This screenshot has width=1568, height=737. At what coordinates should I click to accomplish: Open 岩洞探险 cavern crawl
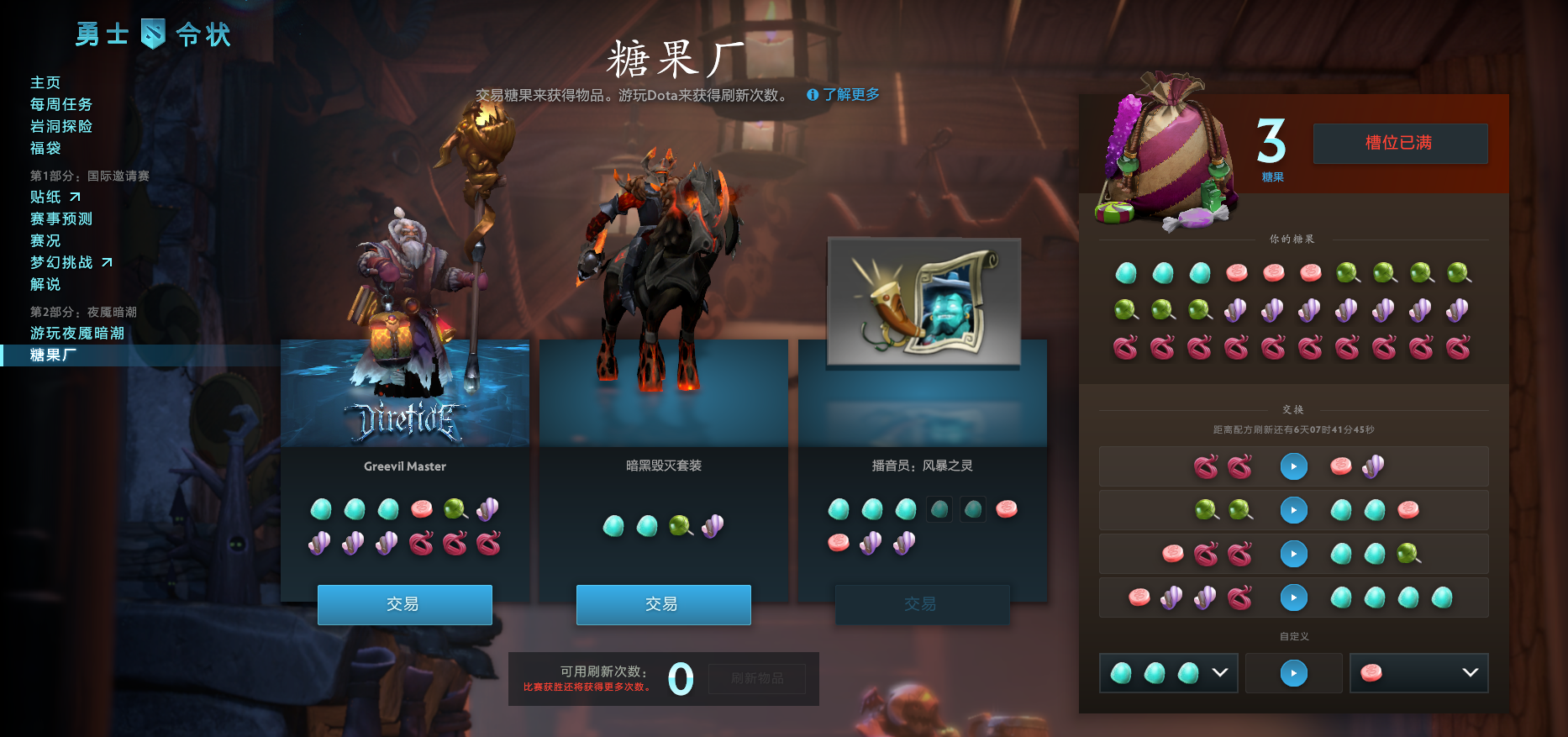pyautogui.click(x=61, y=126)
